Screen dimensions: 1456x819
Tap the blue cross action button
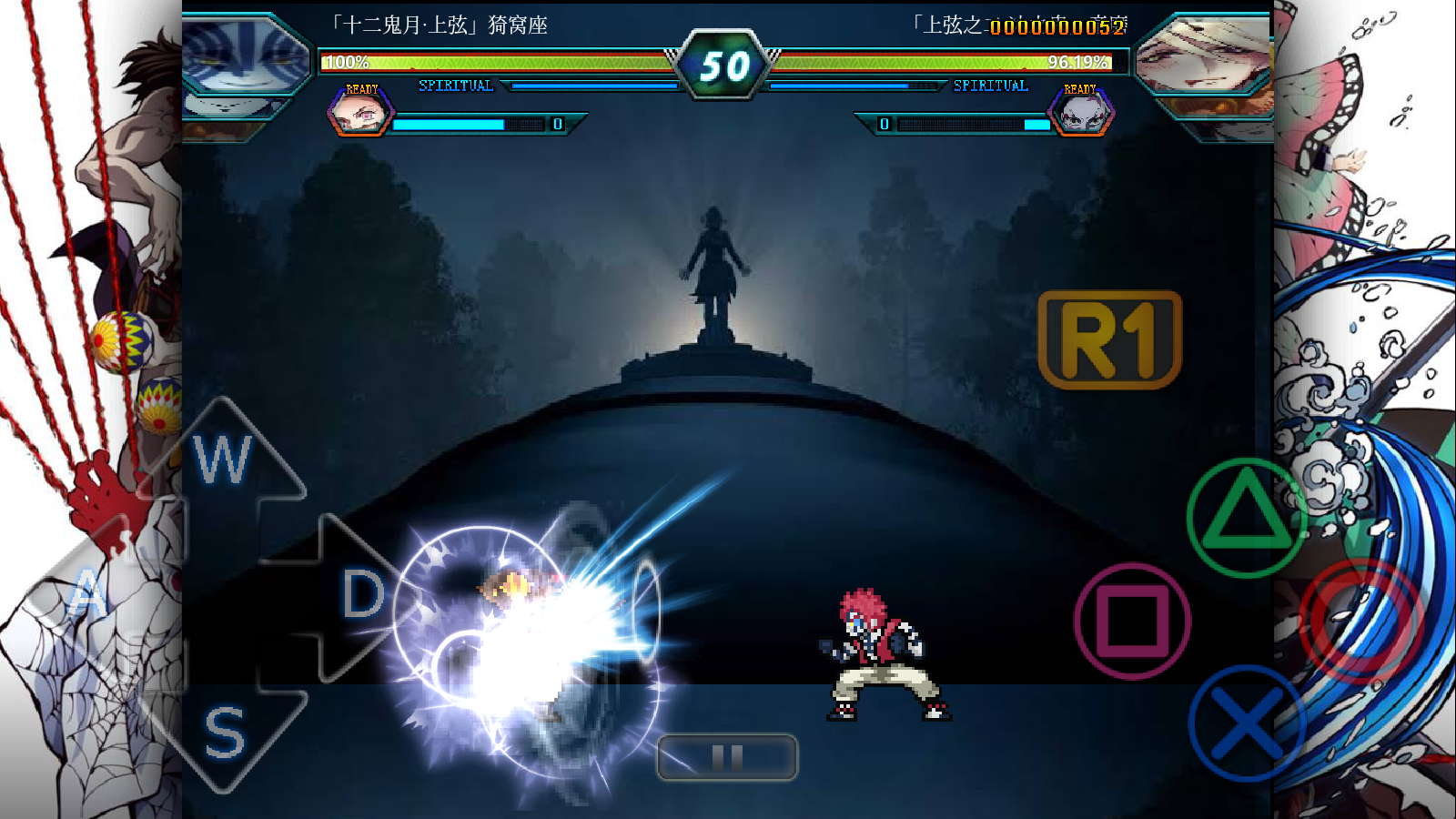click(1246, 723)
